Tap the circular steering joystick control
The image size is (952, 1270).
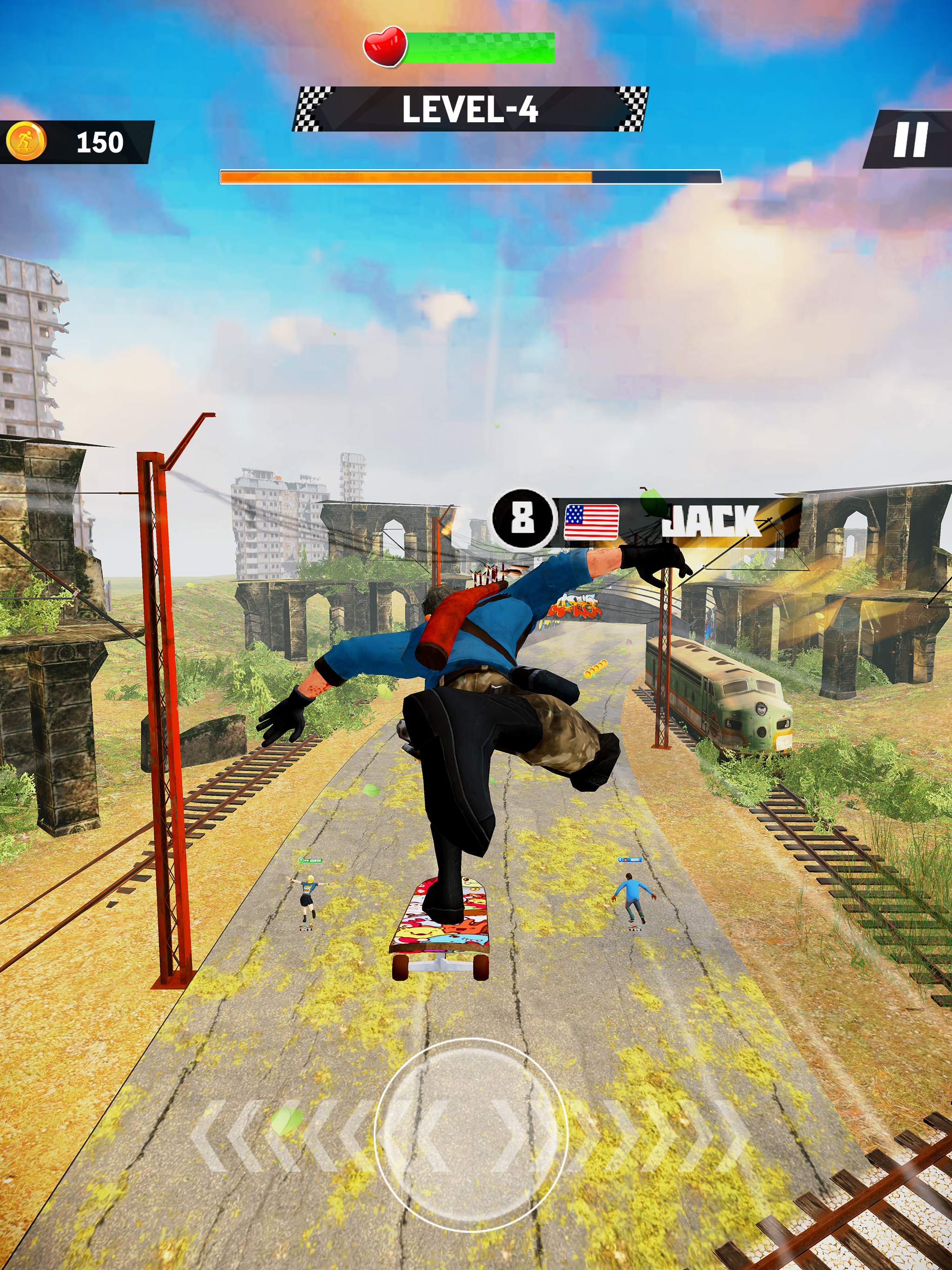click(x=470, y=1135)
